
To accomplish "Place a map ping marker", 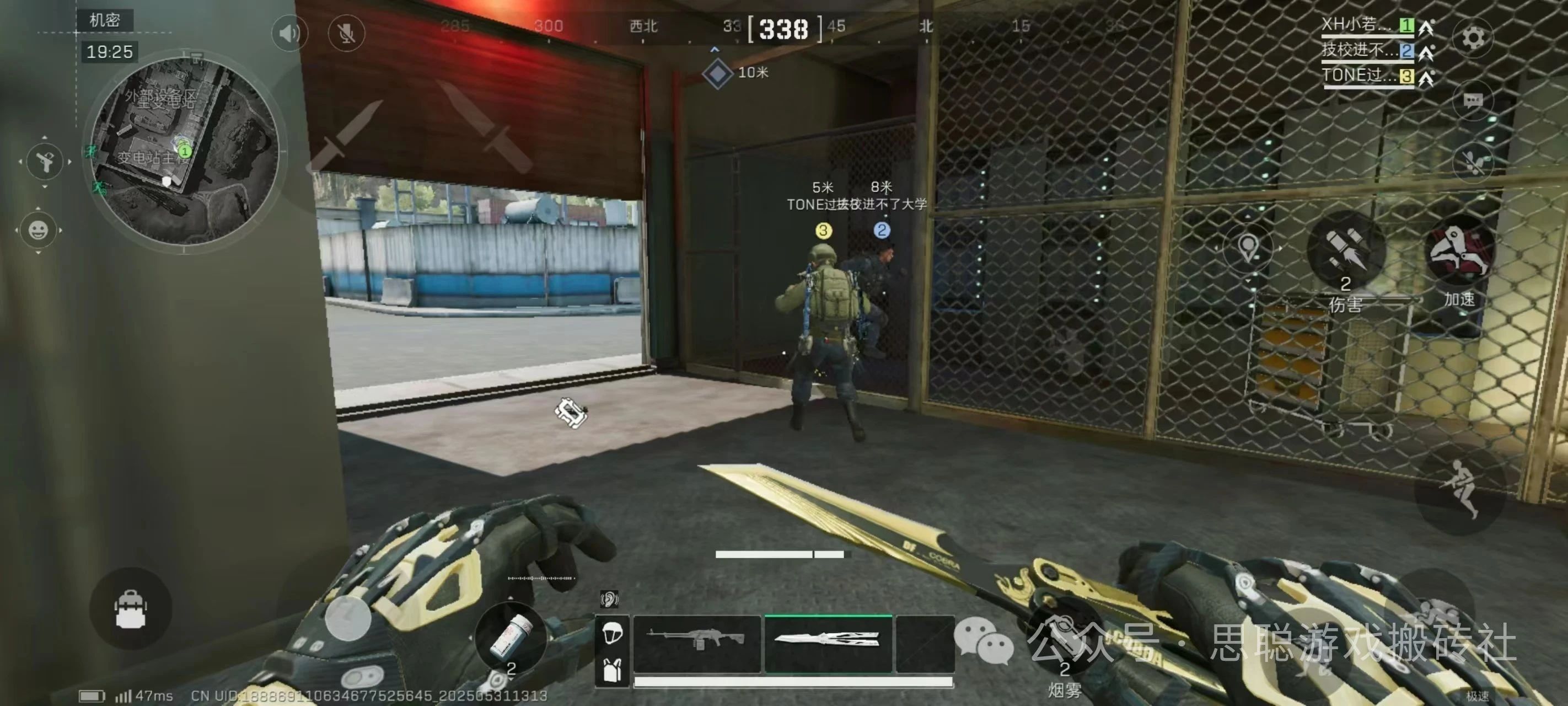I will (1248, 248).
